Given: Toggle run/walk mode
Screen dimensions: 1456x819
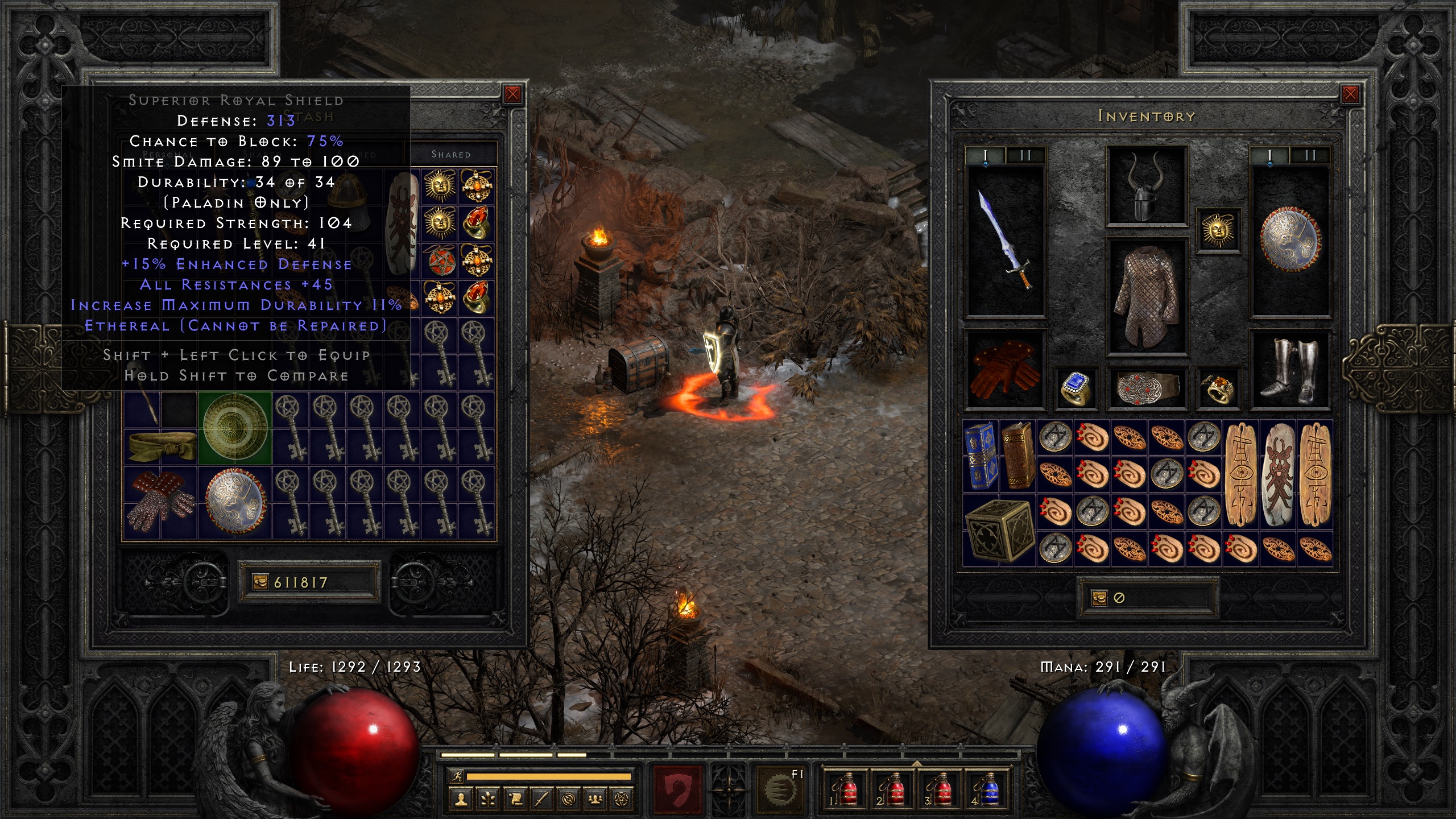Looking at the screenshot, I should pos(457,776).
